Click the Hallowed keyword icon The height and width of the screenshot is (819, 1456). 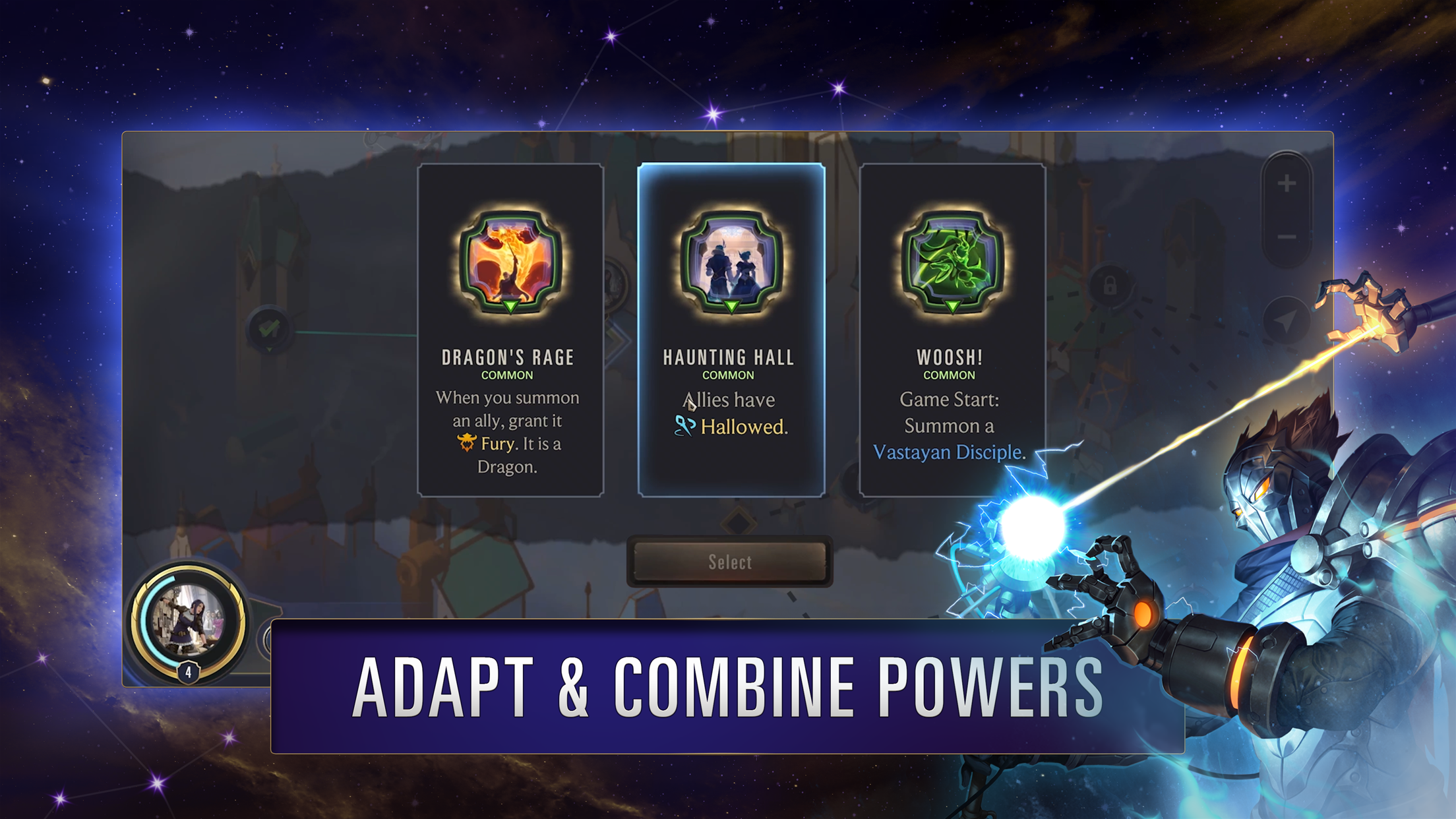click(x=684, y=427)
